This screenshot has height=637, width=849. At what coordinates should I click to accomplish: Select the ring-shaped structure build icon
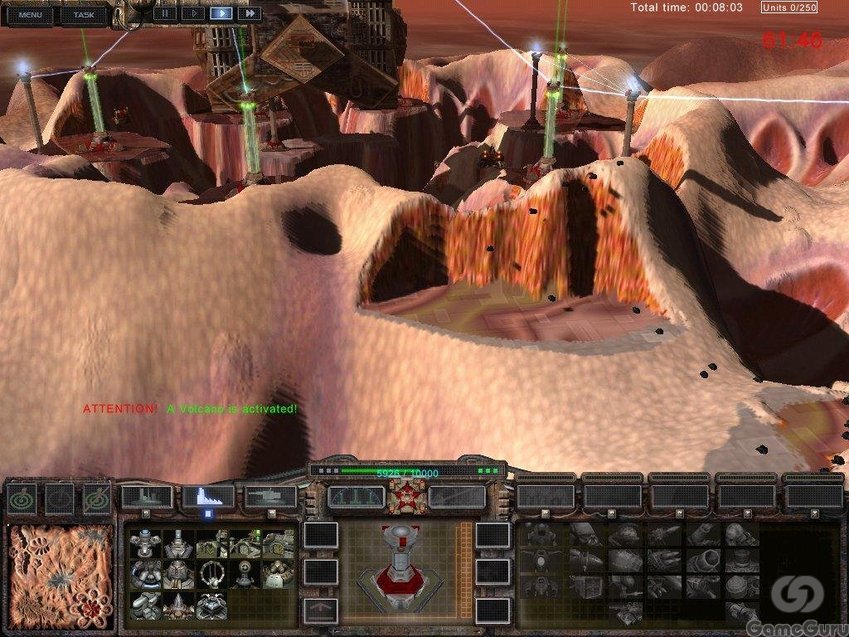tap(211, 573)
